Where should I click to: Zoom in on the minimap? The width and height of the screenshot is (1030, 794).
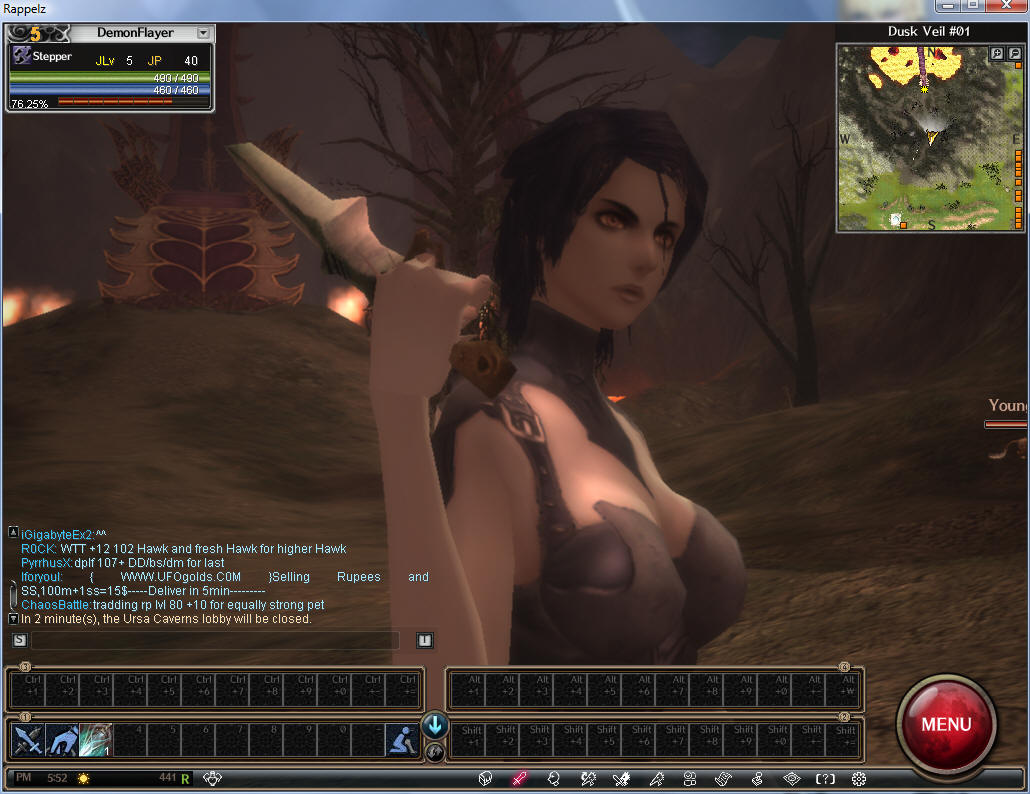tap(997, 54)
